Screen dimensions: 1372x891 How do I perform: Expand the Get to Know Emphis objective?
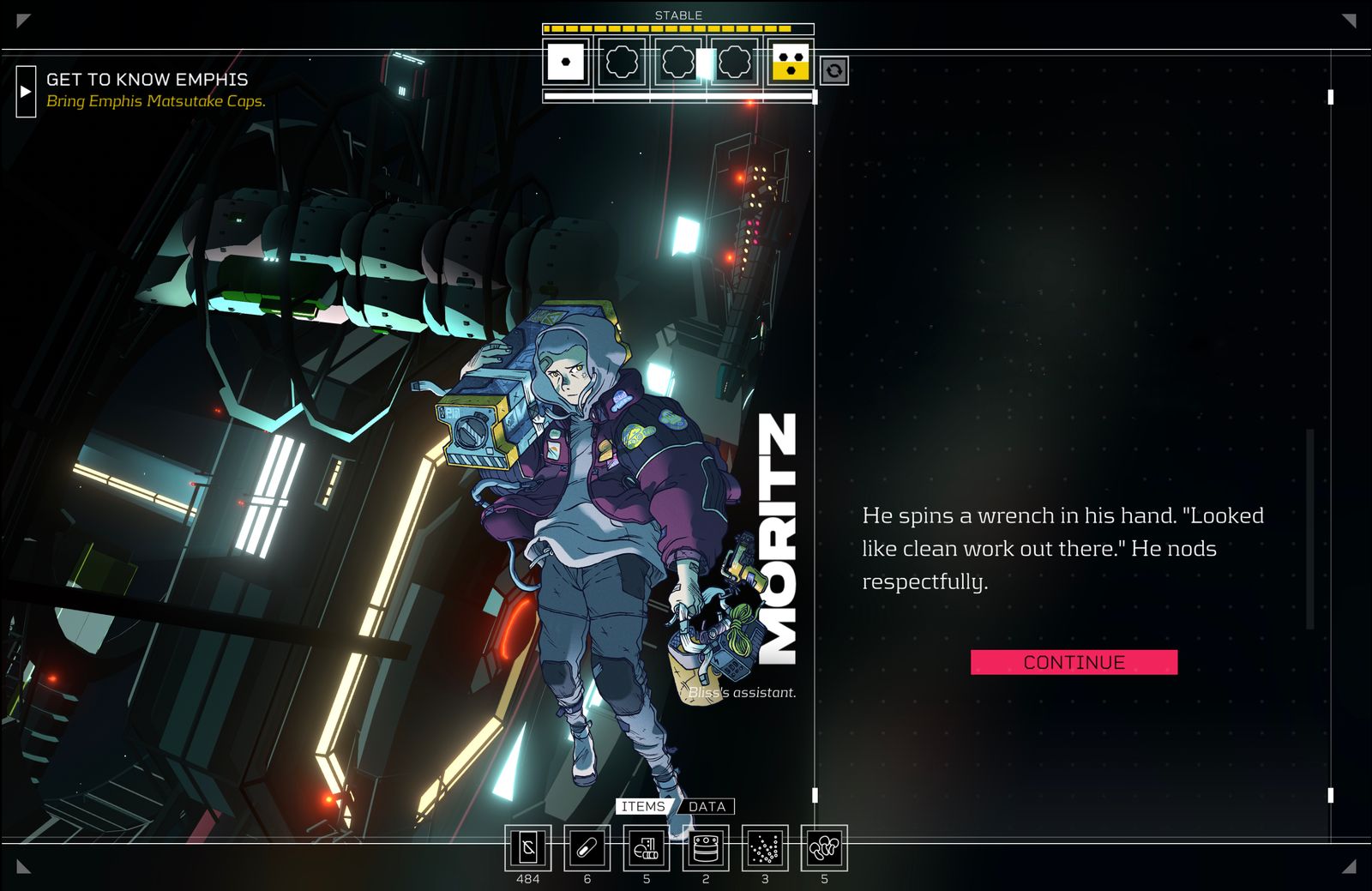click(x=26, y=91)
